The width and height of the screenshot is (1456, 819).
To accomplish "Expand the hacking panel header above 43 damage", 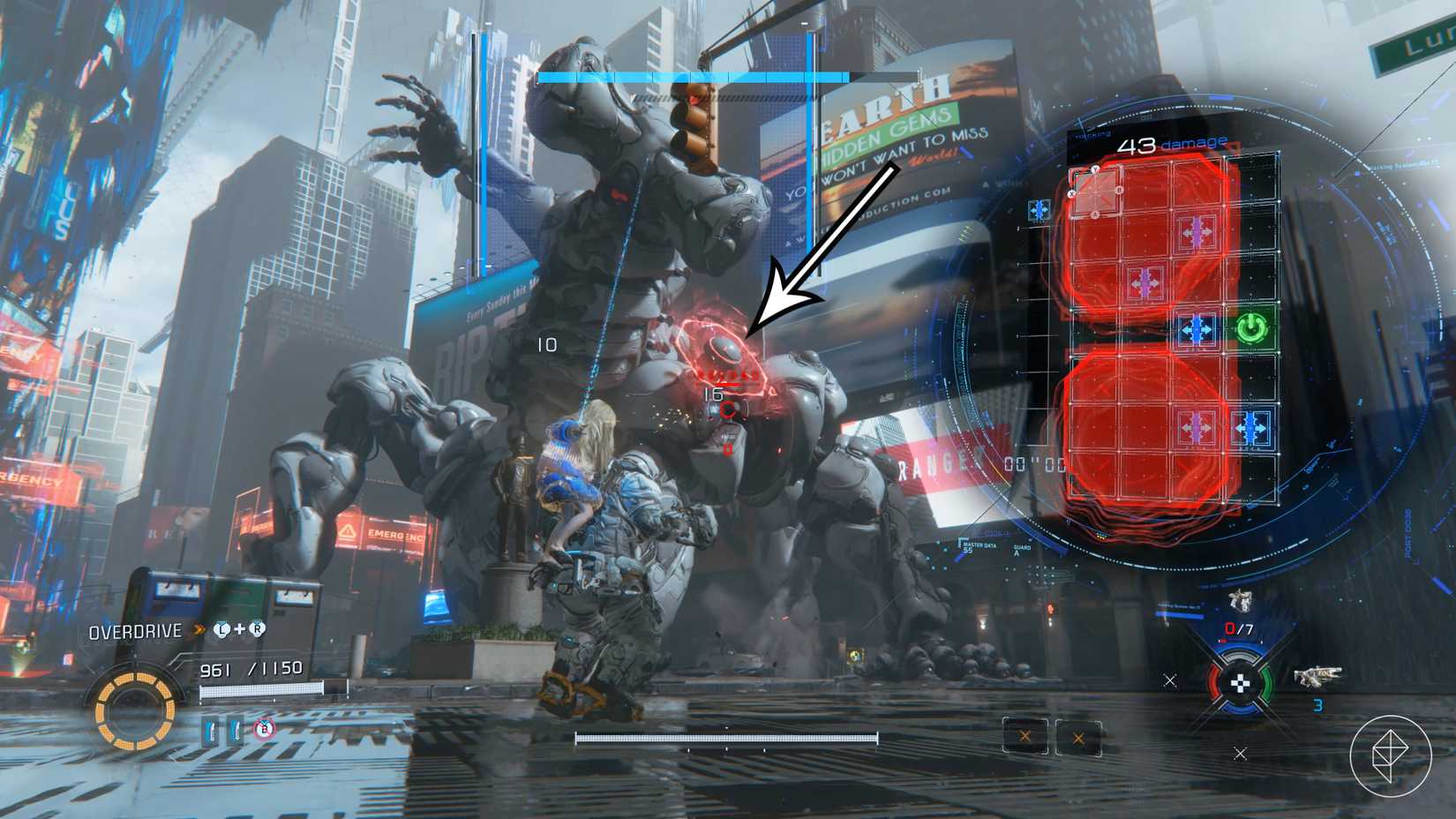I will 1093,135.
